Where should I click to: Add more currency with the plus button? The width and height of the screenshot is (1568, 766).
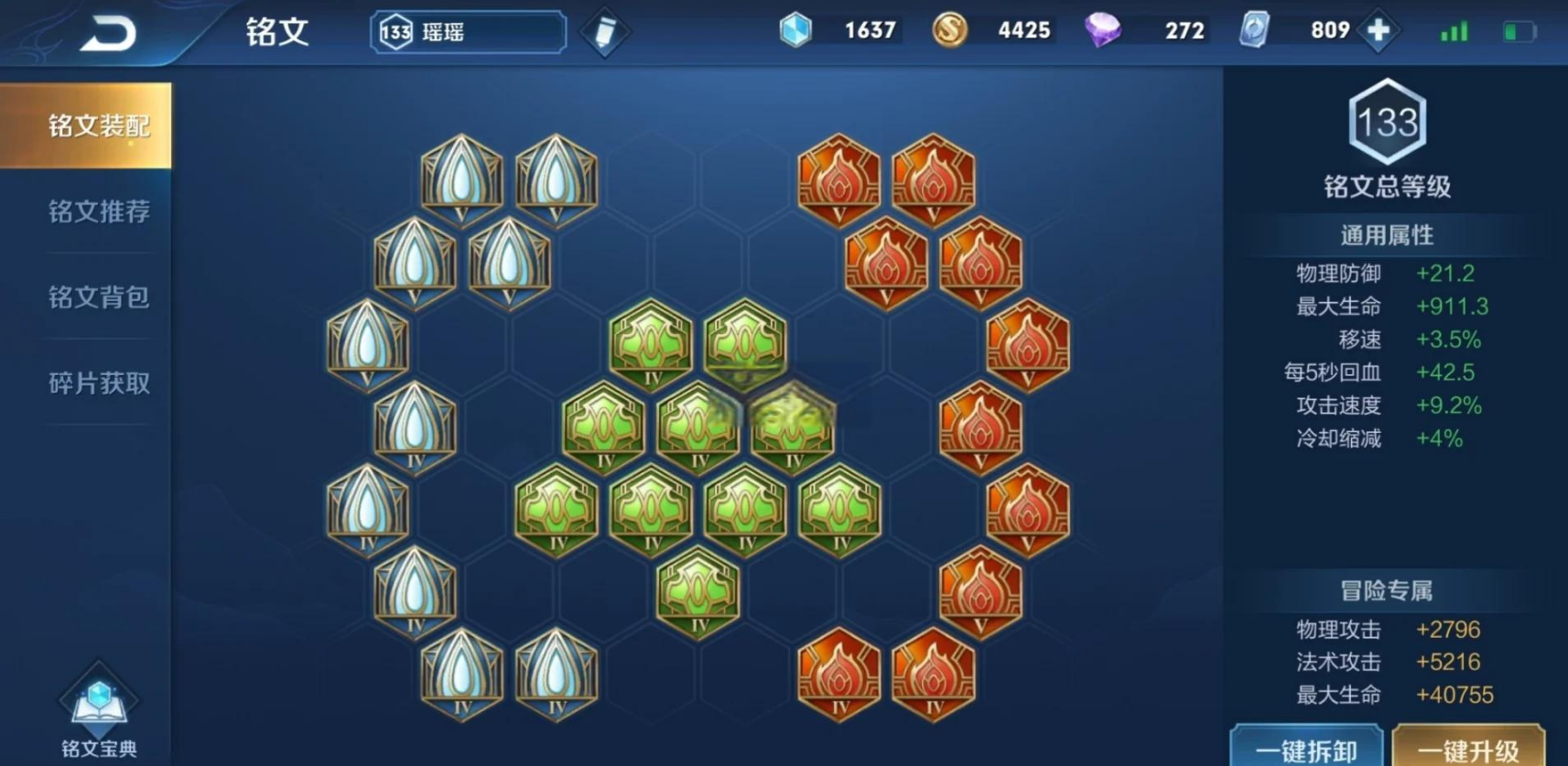[1379, 31]
